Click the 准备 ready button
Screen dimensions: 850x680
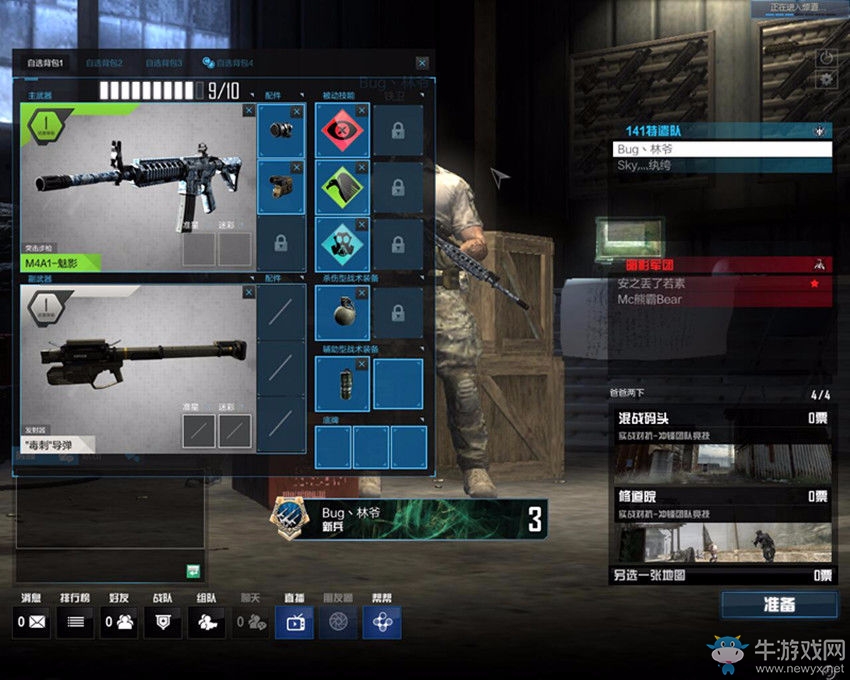(x=778, y=605)
